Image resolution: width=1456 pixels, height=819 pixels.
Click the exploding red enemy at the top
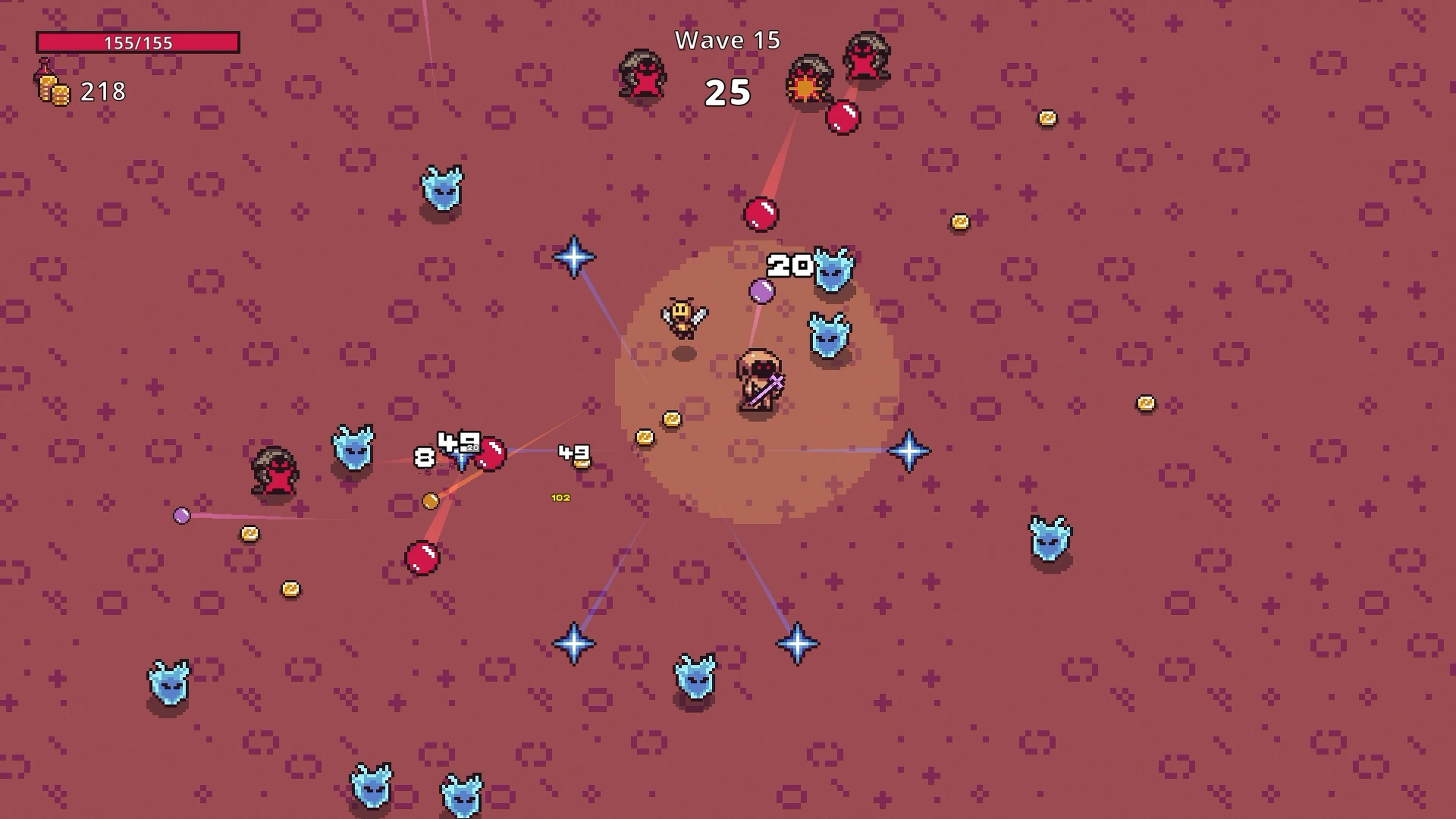[808, 79]
